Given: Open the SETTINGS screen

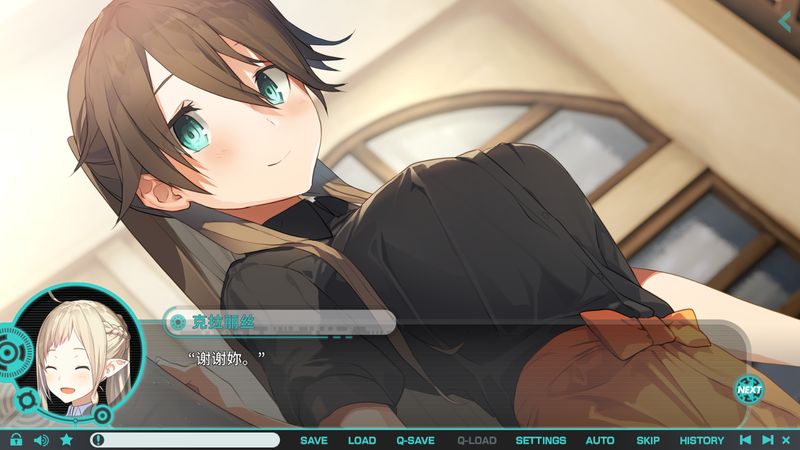Looking at the screenshot, I should [540, 440].
